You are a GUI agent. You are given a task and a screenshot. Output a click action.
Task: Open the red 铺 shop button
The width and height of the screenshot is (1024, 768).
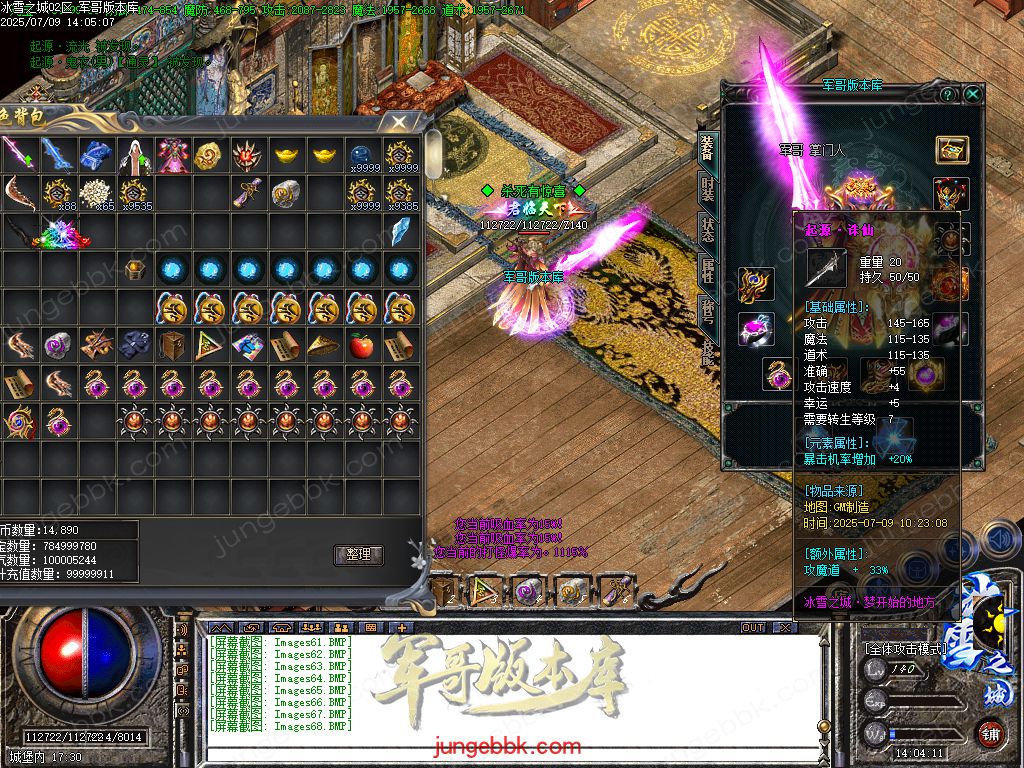click(990, 733)
